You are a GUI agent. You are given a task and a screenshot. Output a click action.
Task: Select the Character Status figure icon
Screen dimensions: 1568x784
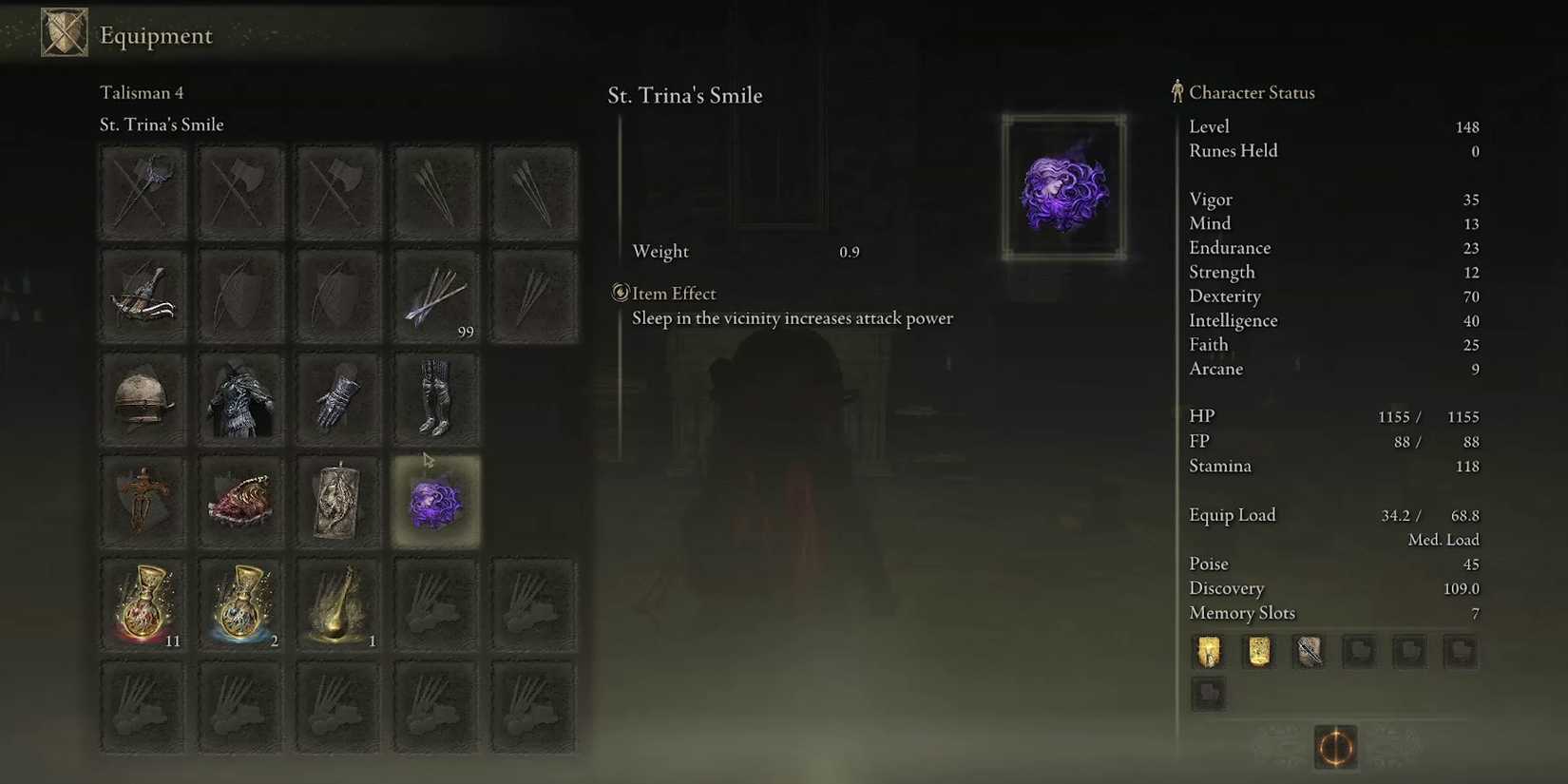click(1176, 91)
